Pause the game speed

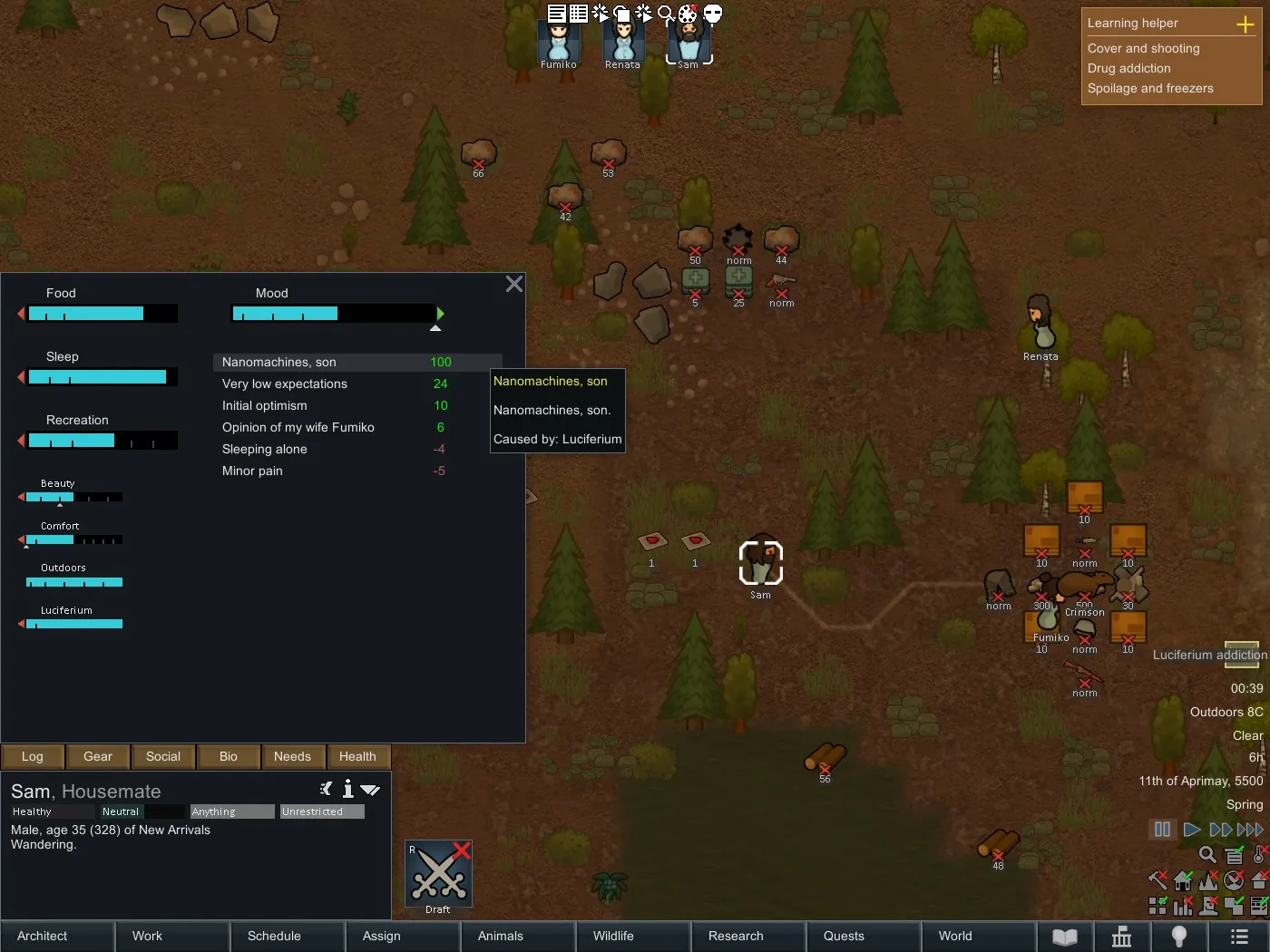(1162, 830)
